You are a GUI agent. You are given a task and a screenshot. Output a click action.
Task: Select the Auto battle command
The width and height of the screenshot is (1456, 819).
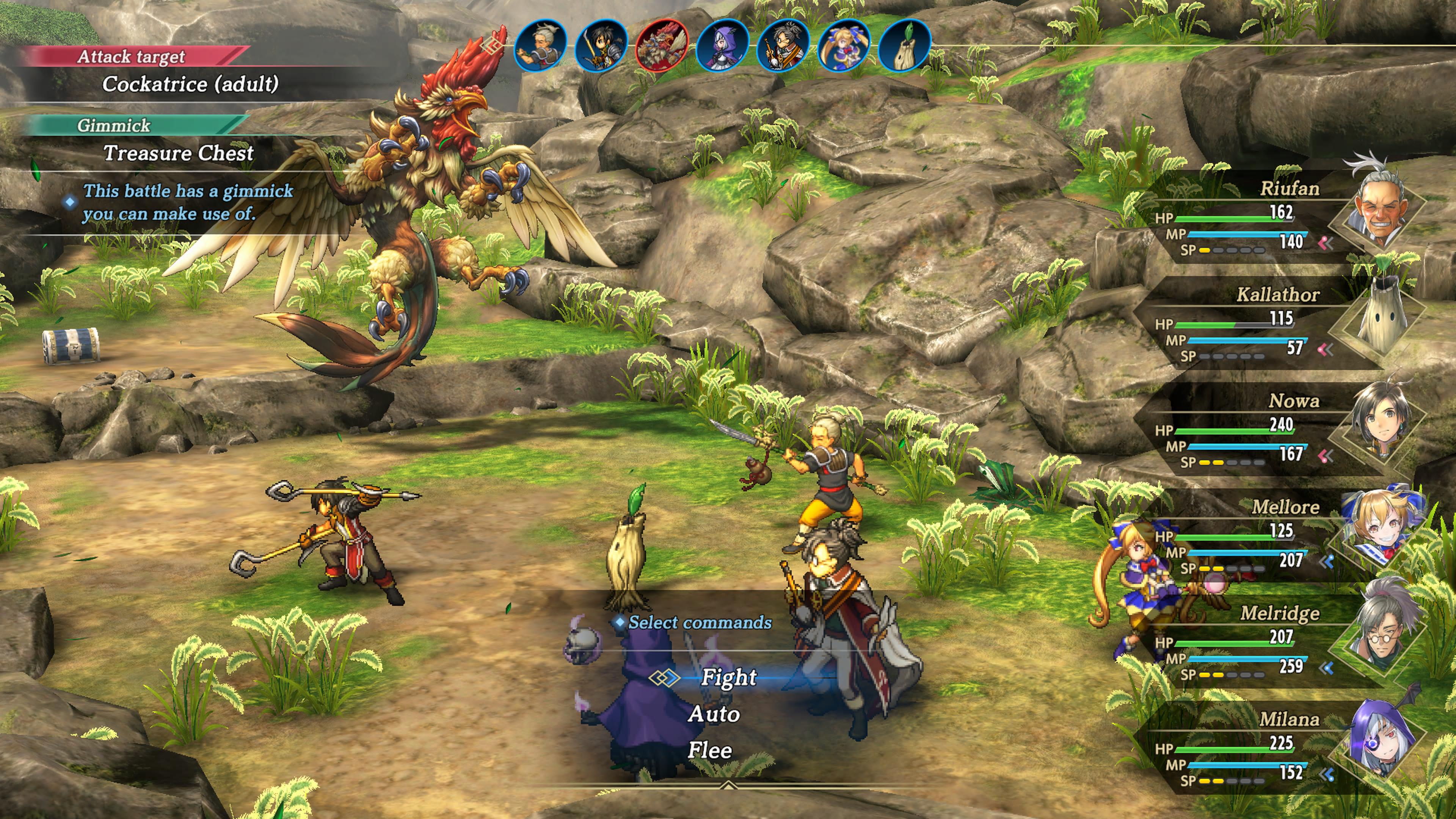(x=714, y=714)
